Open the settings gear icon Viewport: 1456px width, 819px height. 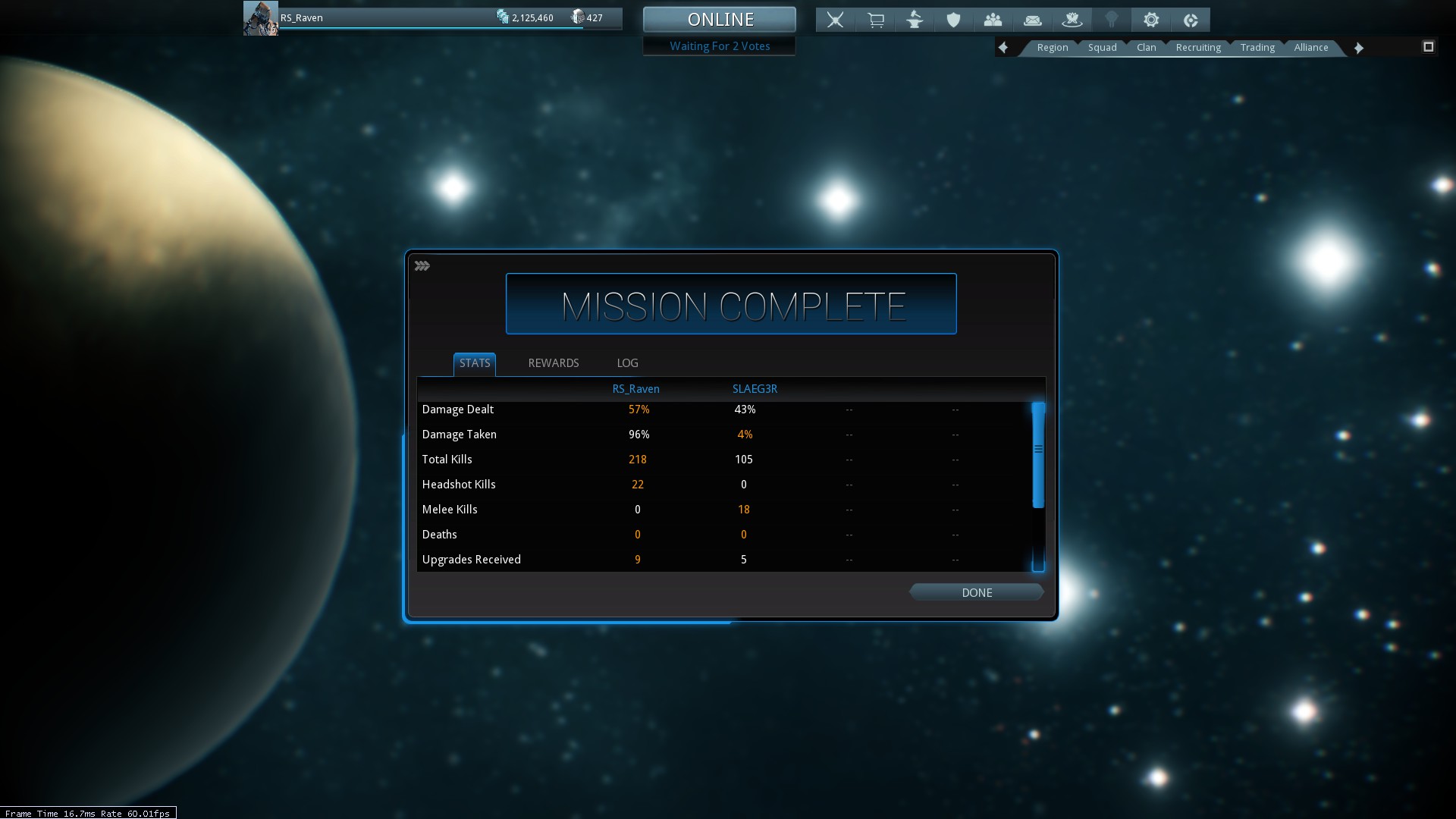tap(1151, 20)
